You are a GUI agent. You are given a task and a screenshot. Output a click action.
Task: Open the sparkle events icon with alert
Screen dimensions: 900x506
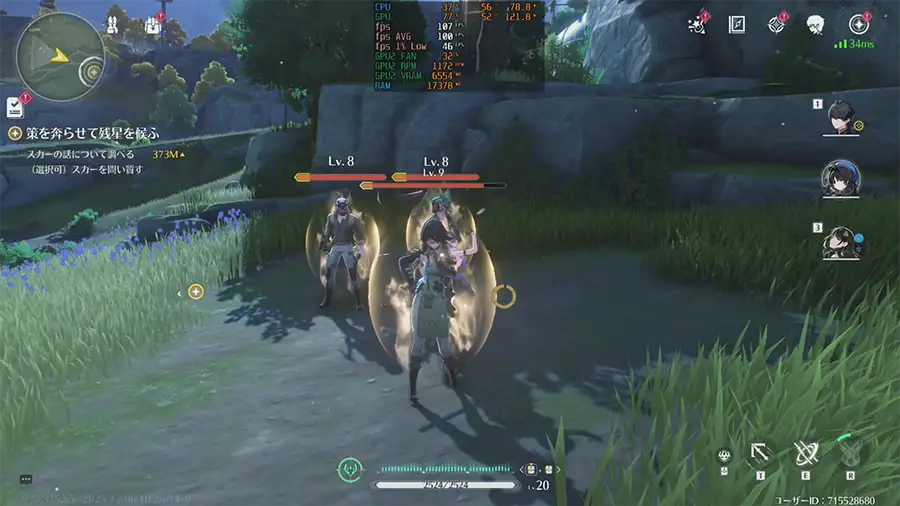coord(697,24)
